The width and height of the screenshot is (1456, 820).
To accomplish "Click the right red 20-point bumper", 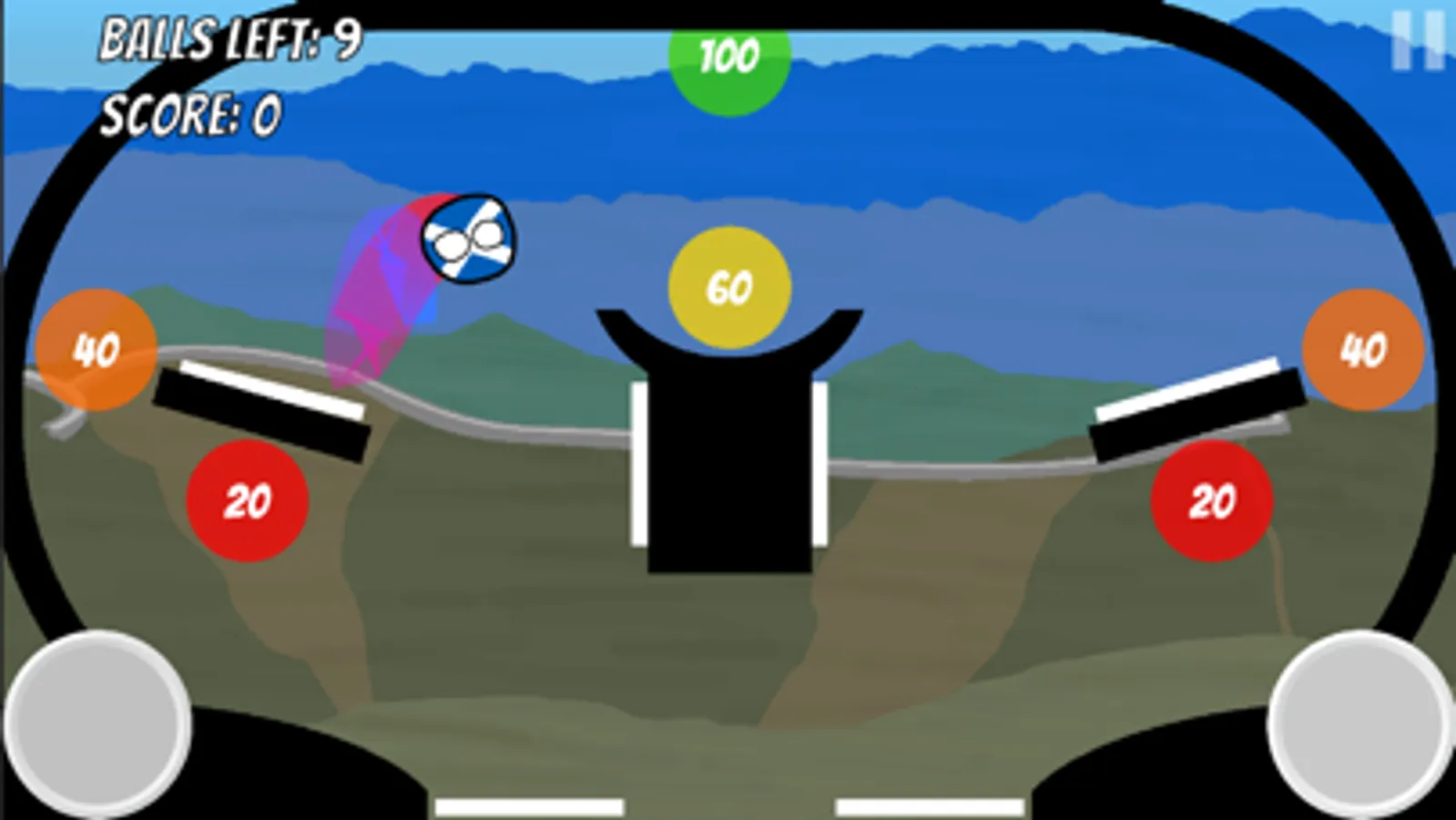I will coord(1211,499).
